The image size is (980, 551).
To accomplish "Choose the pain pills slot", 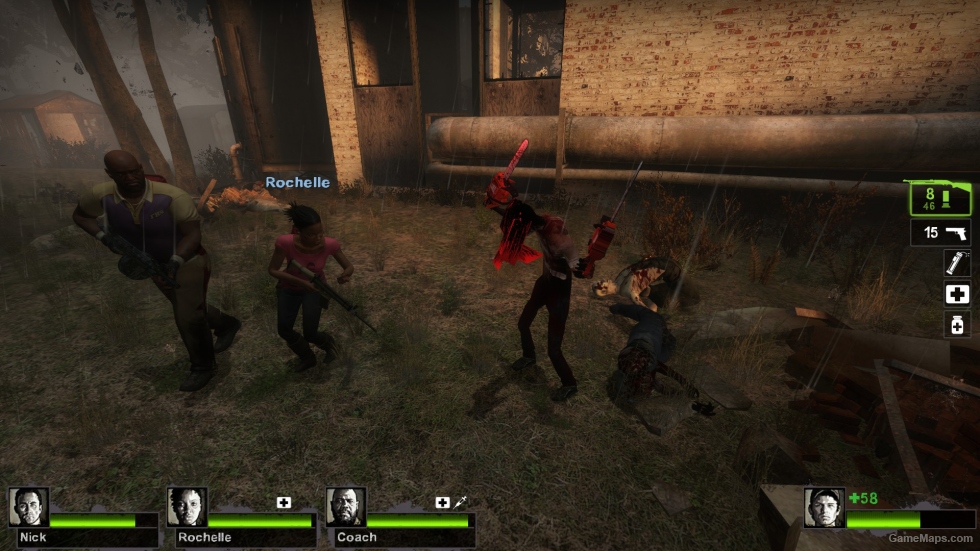I will 957,324.
